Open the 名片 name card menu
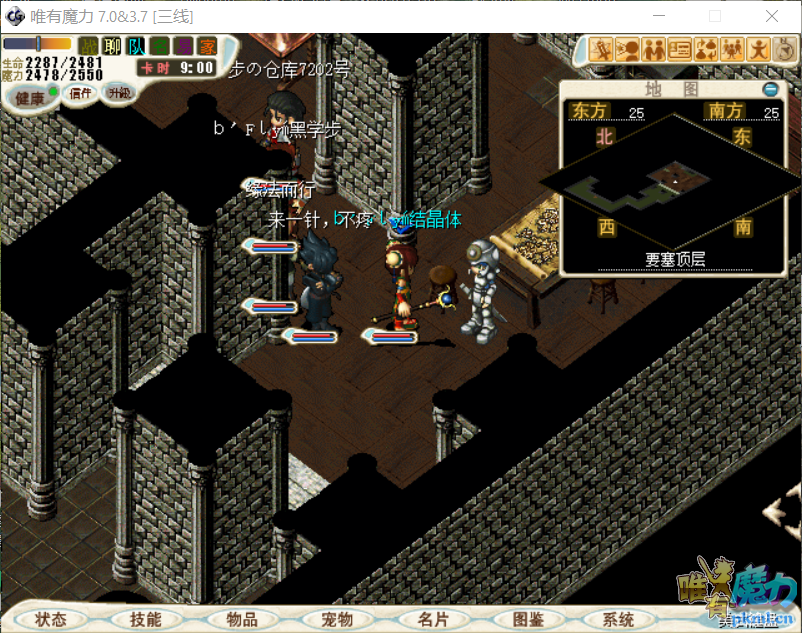Image resolution: width=802 pixels, height=633 pixels. pyautogui.click(x=433, y=619)
